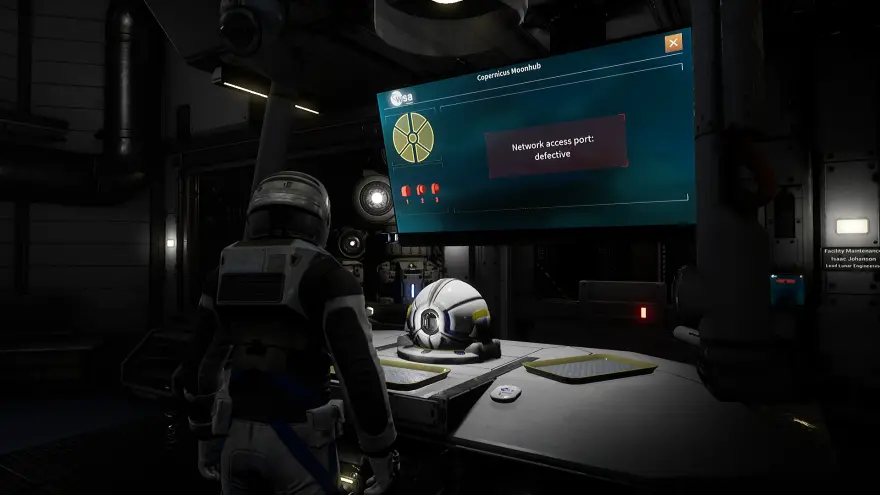
Task: Select the segmented circular station map icon
Action: click(x=413, y=138)
